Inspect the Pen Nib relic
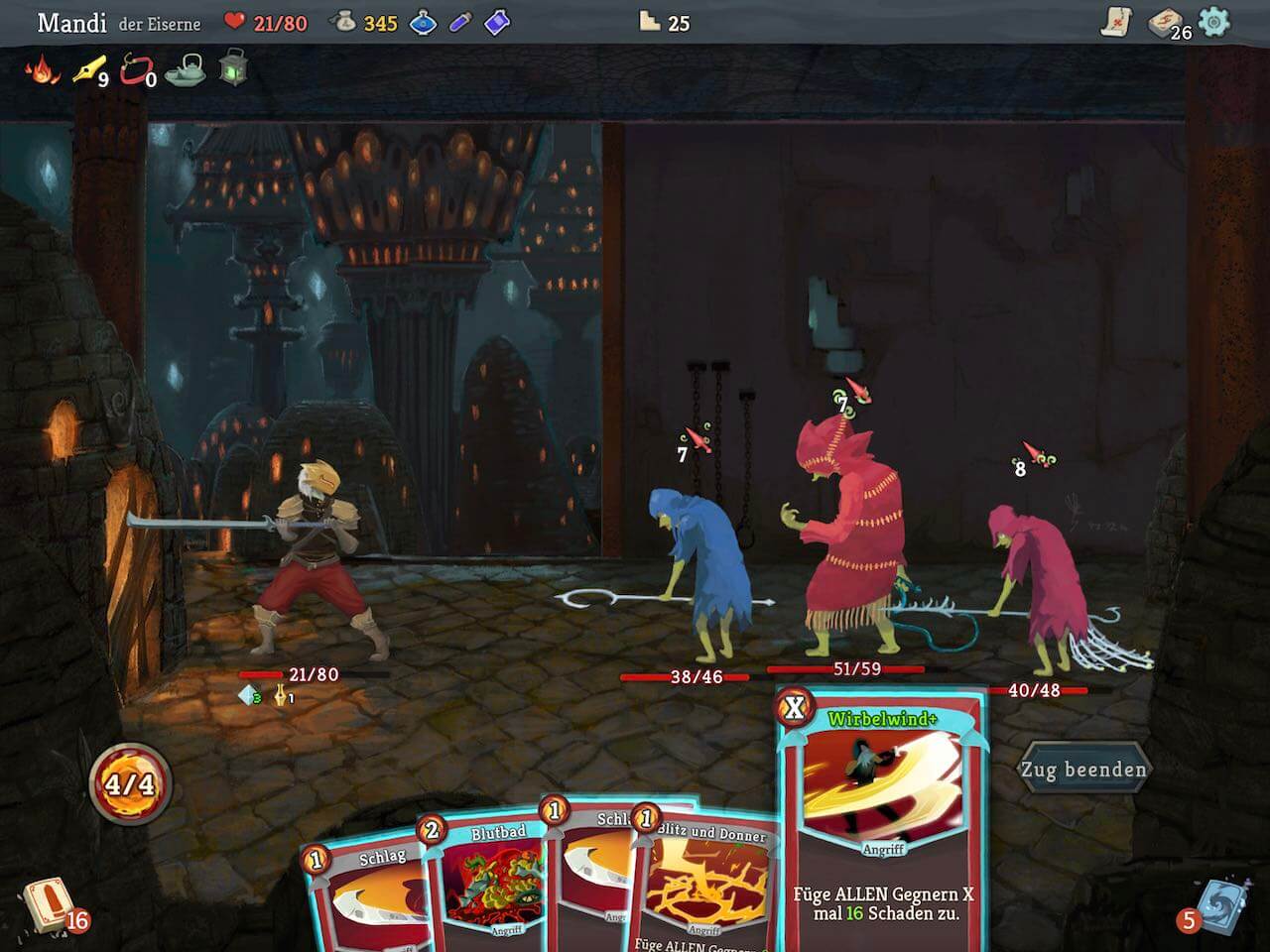This screenshot has width=1270, height=952. [88, 70]
